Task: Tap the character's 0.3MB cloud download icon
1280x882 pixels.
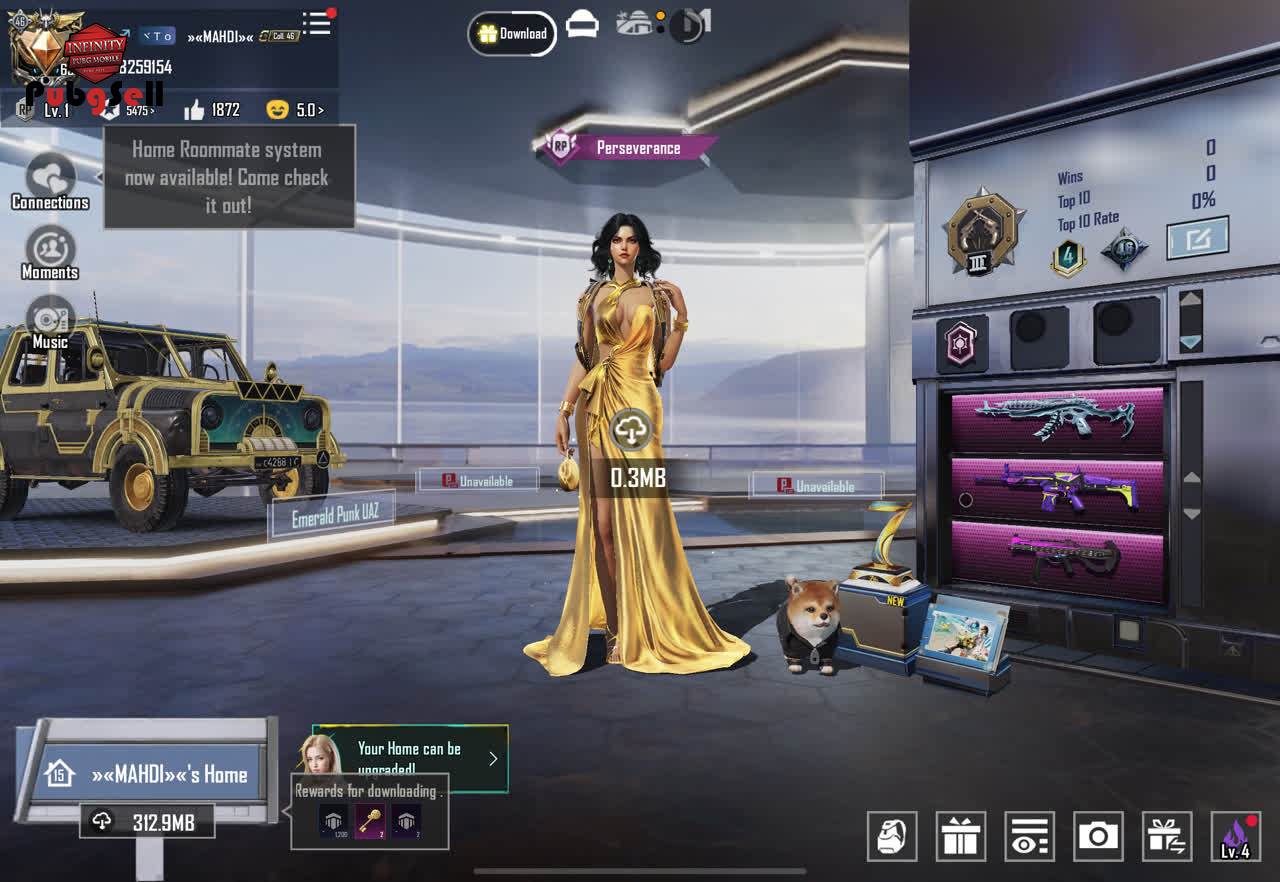Action: (x=631, y=430)
